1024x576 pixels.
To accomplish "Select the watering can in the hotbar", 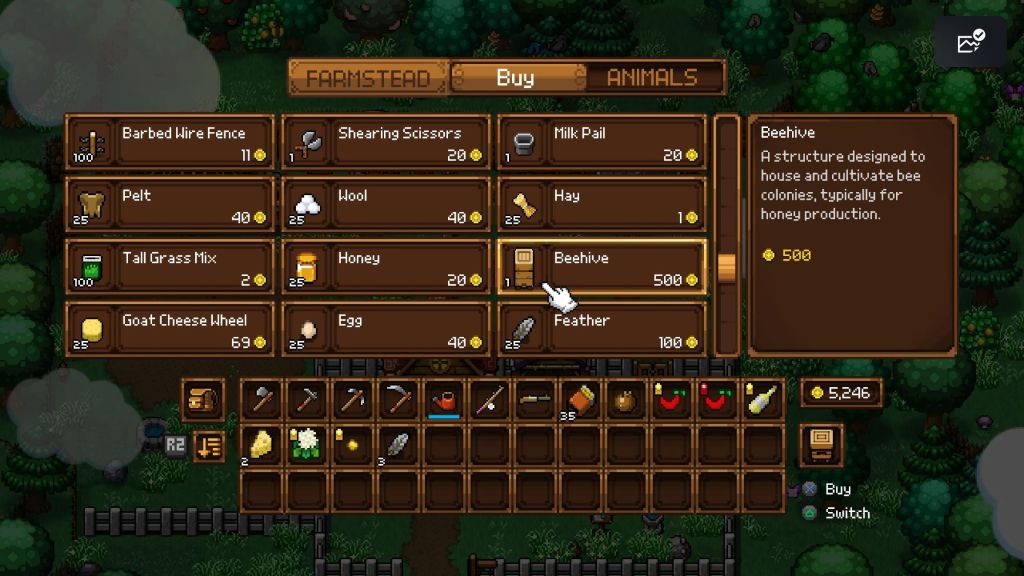I will pos(443,400).
